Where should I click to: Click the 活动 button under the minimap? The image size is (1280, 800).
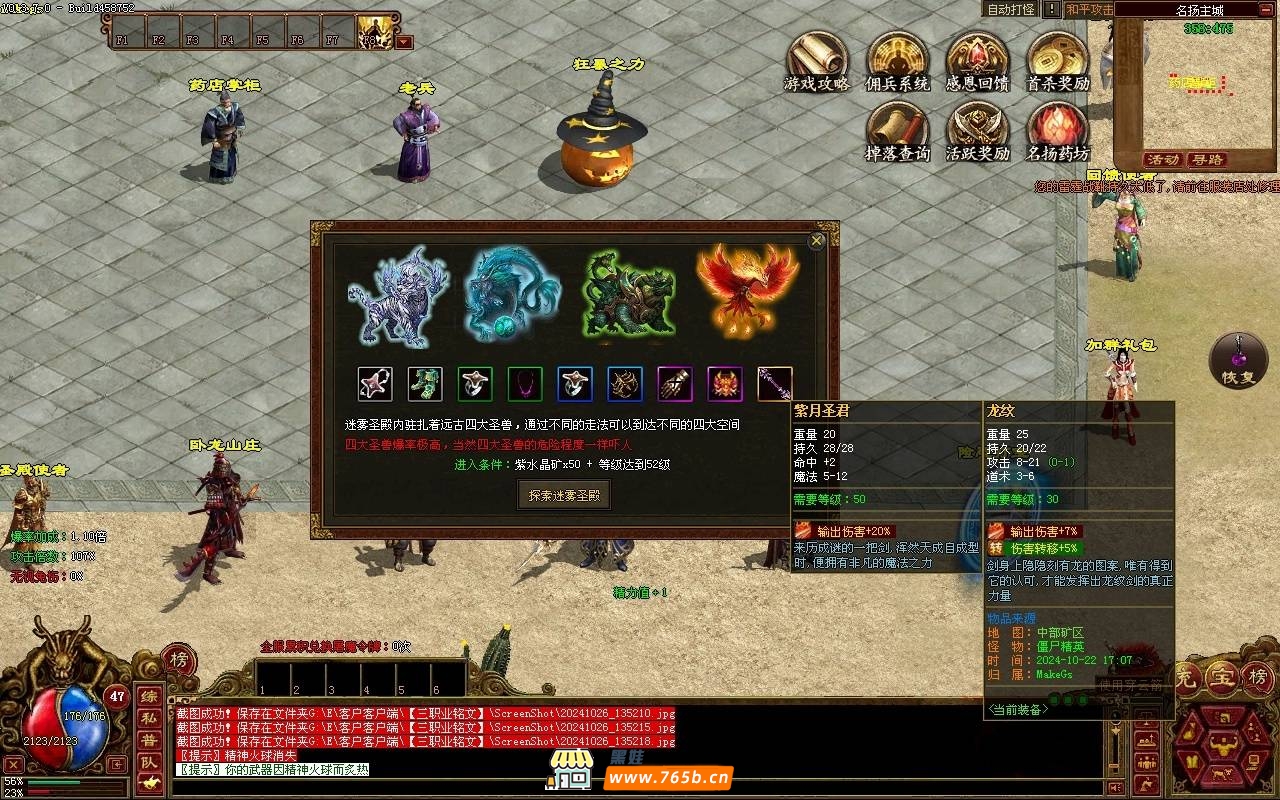coord(1163,160)
